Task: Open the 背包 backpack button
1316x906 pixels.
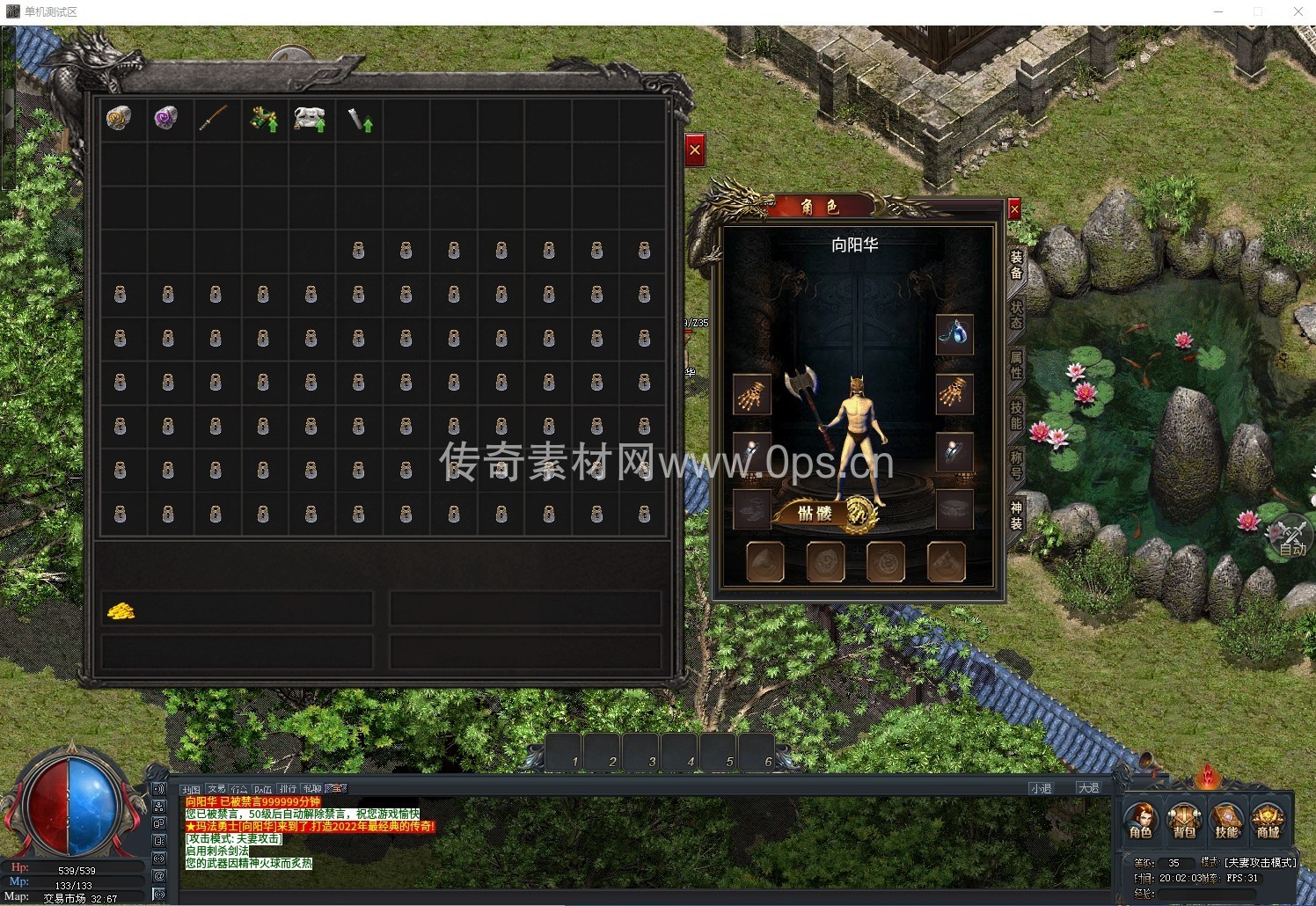Action: tap(1183, 821)
